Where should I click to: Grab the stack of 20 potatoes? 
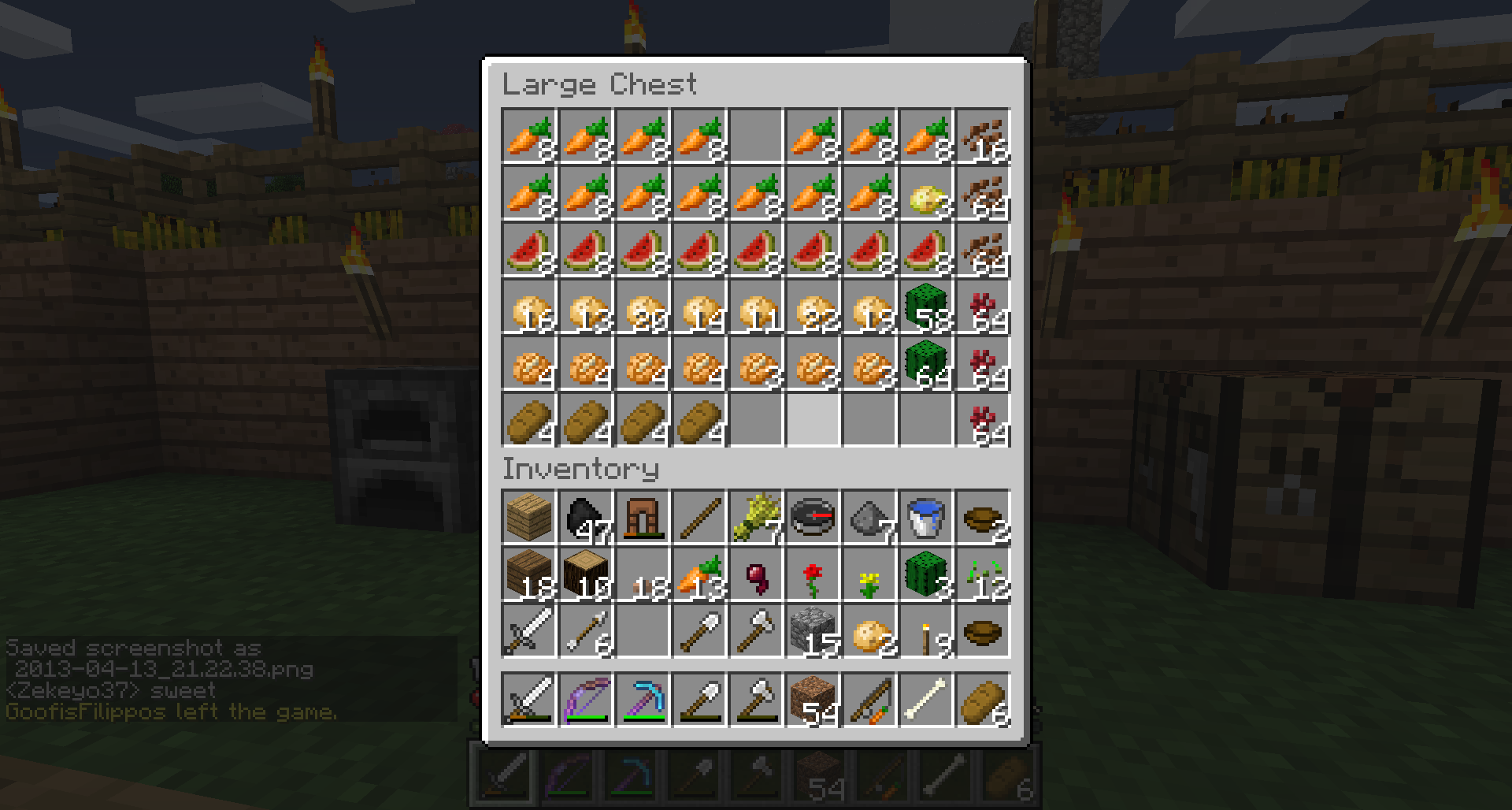(643, 307)
